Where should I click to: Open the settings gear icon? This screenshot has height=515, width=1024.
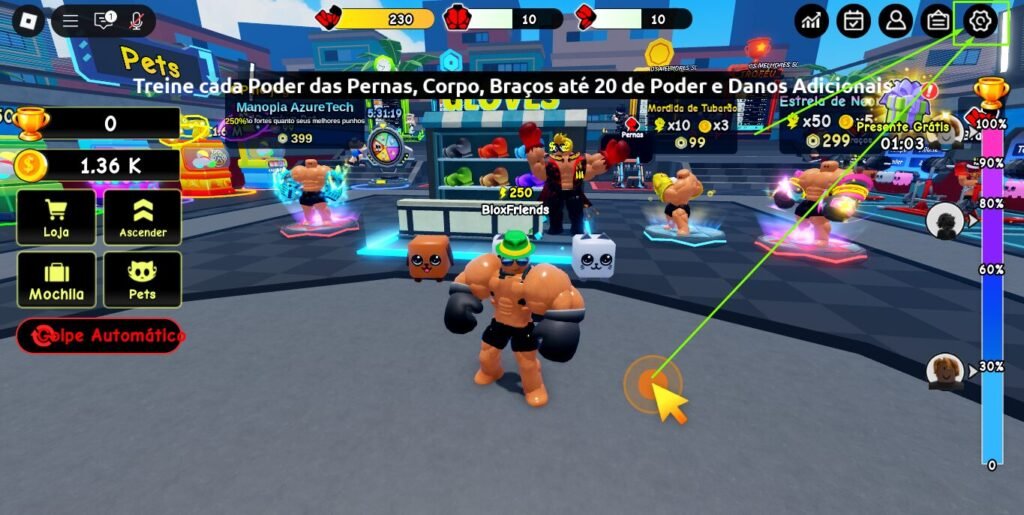click(x=980, y=20)
